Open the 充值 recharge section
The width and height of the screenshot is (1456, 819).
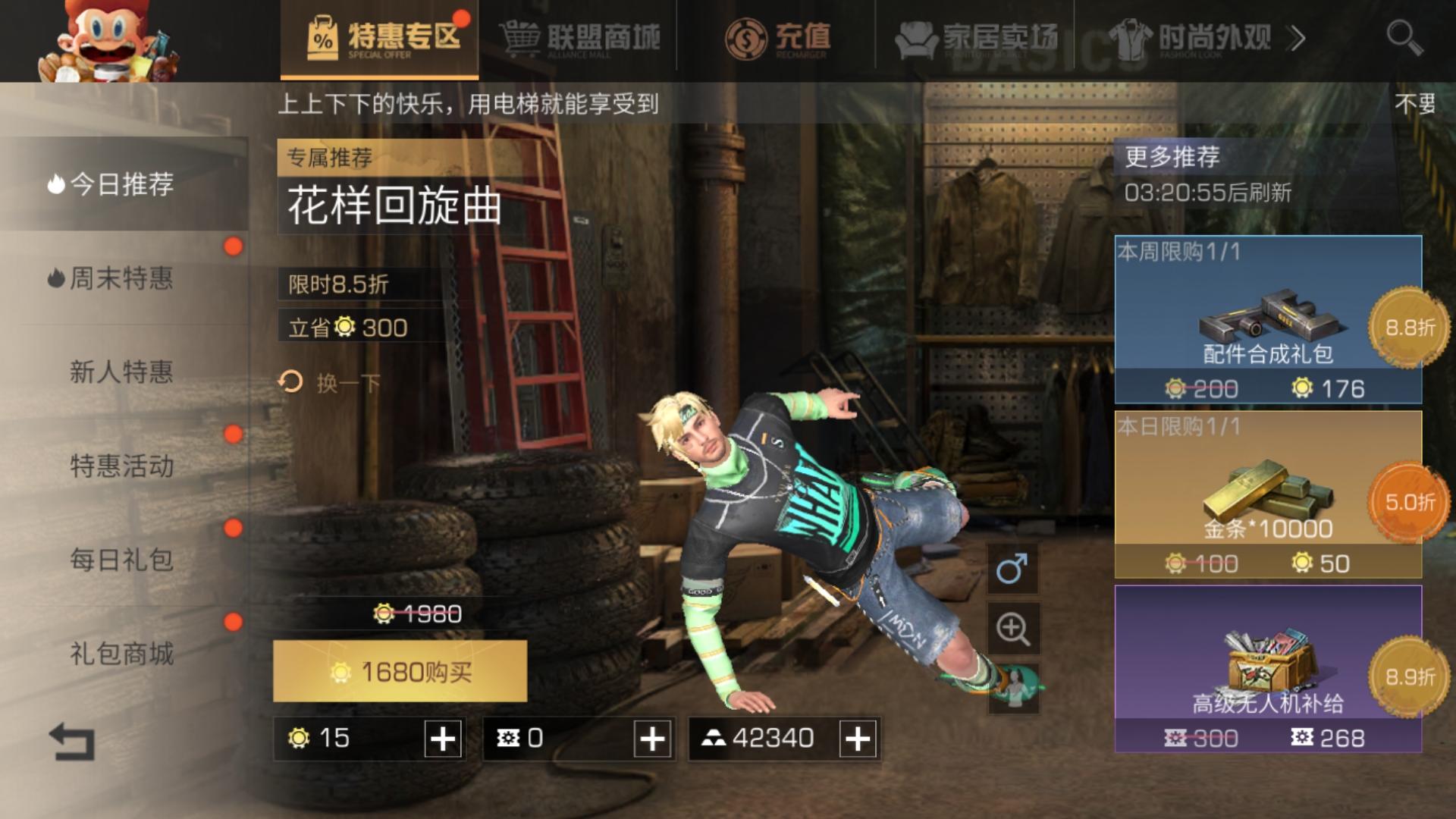point(781,36)
